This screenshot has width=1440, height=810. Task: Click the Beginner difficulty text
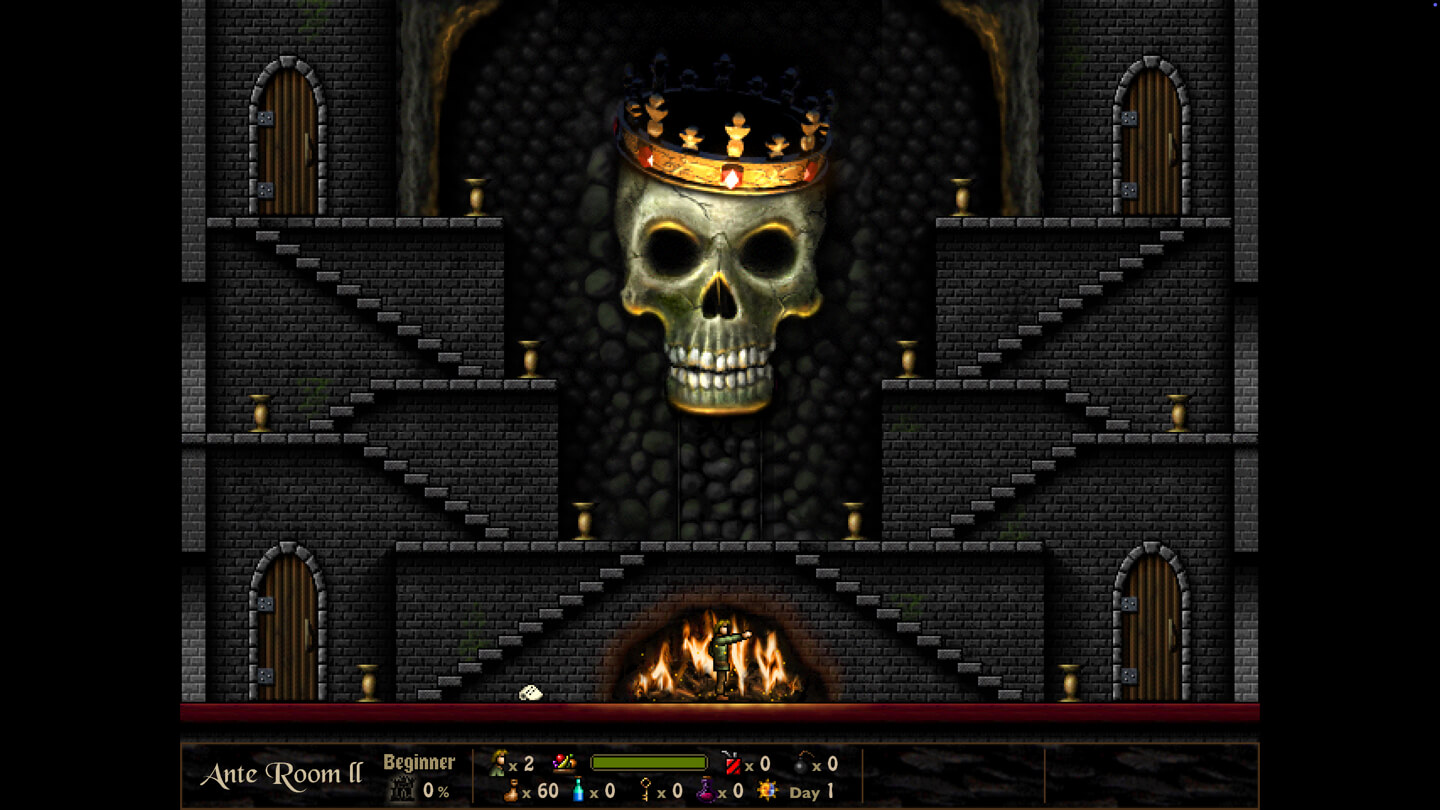(420, 761)
